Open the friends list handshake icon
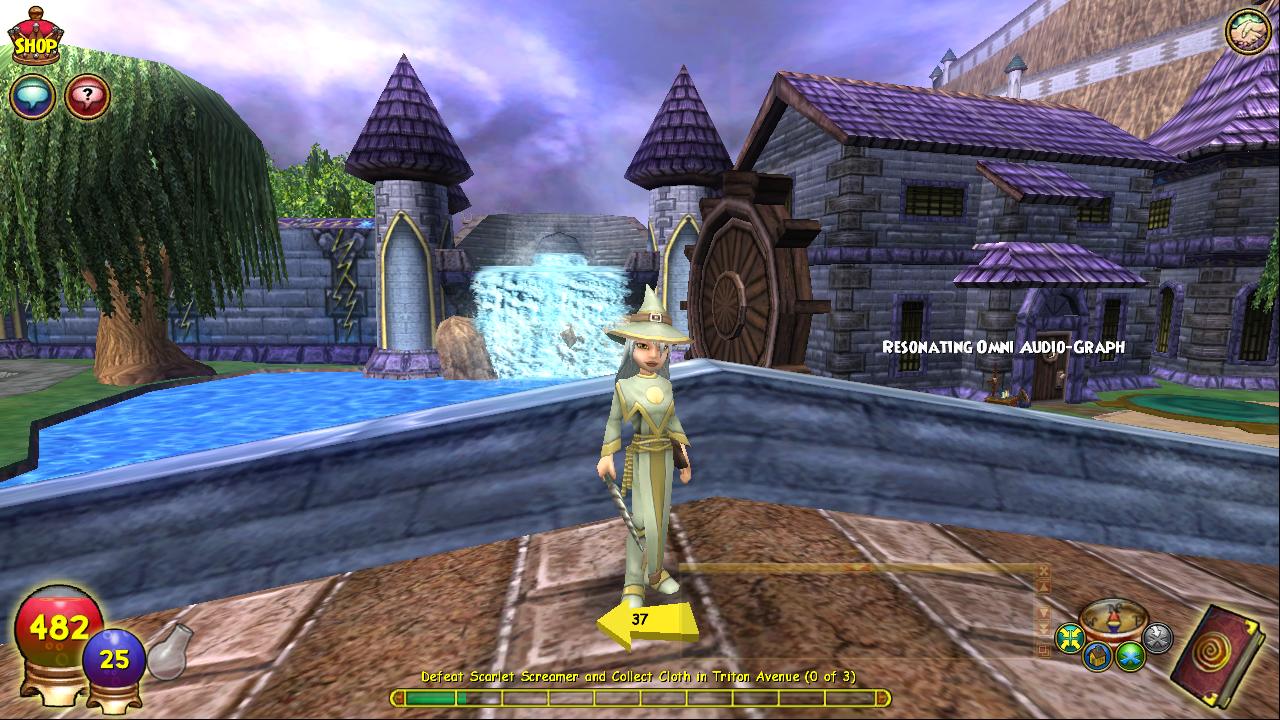 pos(1246,32)
